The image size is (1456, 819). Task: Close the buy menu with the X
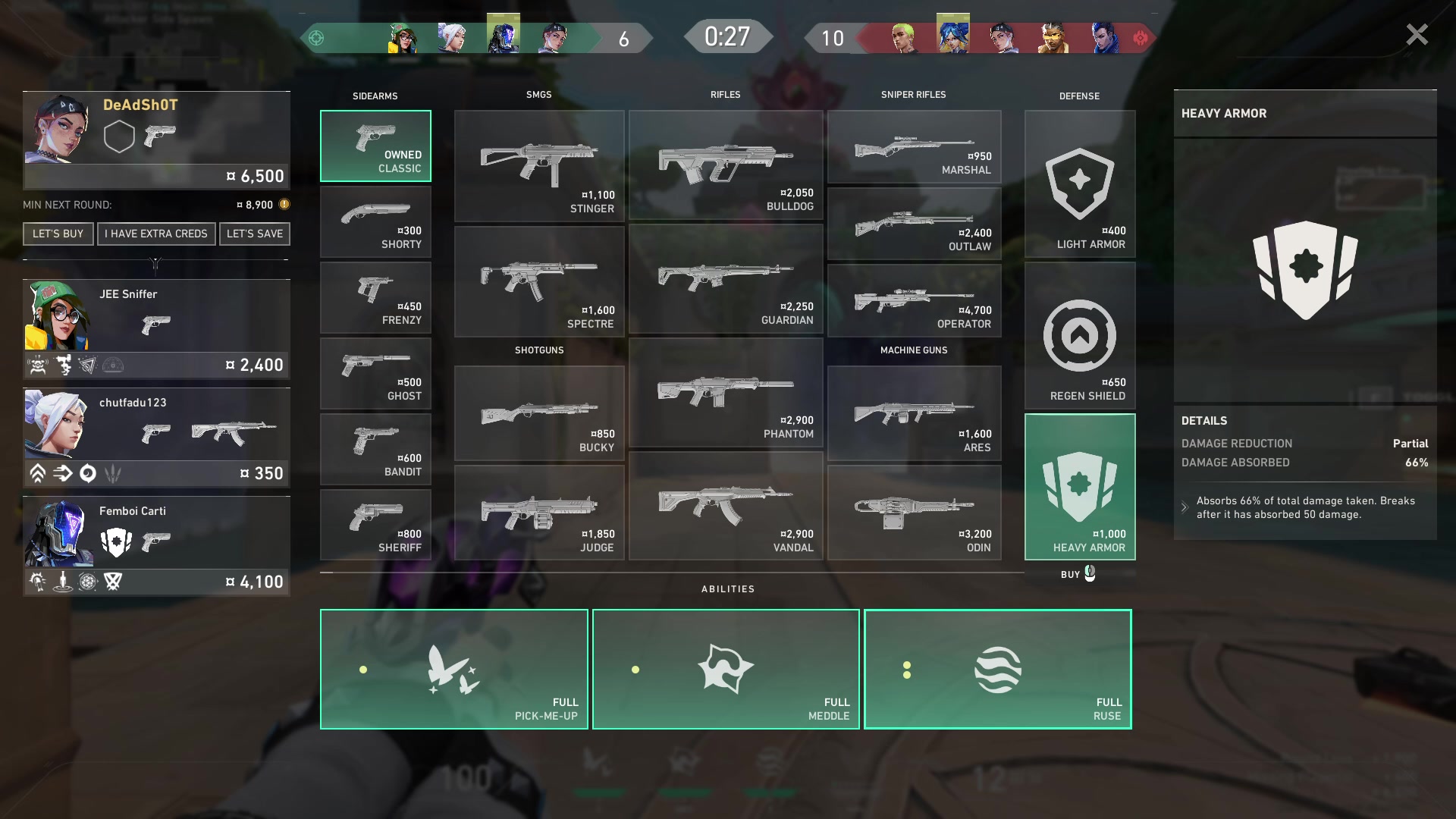pos(1416,35)
